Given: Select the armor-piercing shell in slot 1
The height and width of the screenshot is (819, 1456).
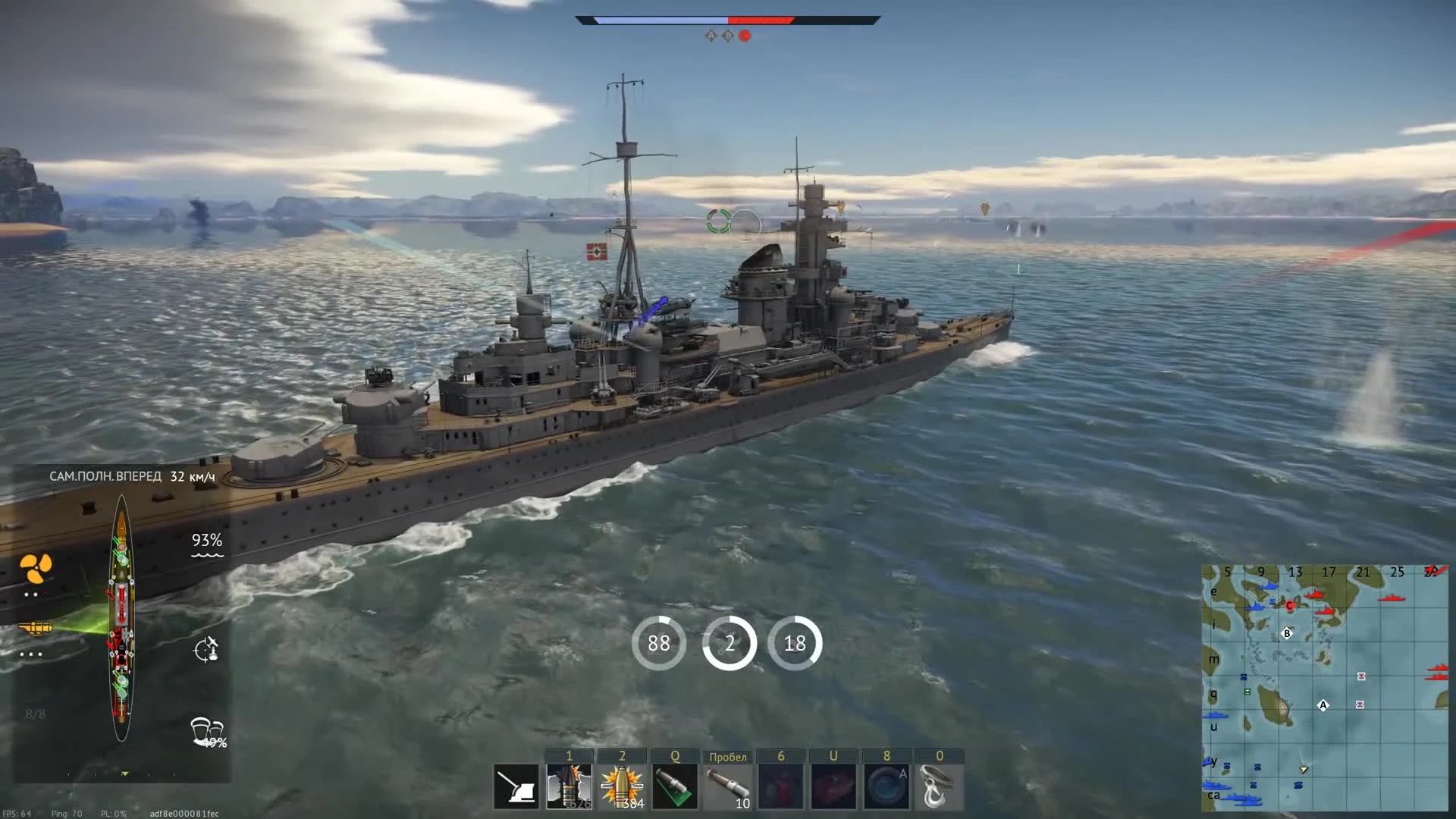Looking at the screenshot, I should (x=569, y=786).
